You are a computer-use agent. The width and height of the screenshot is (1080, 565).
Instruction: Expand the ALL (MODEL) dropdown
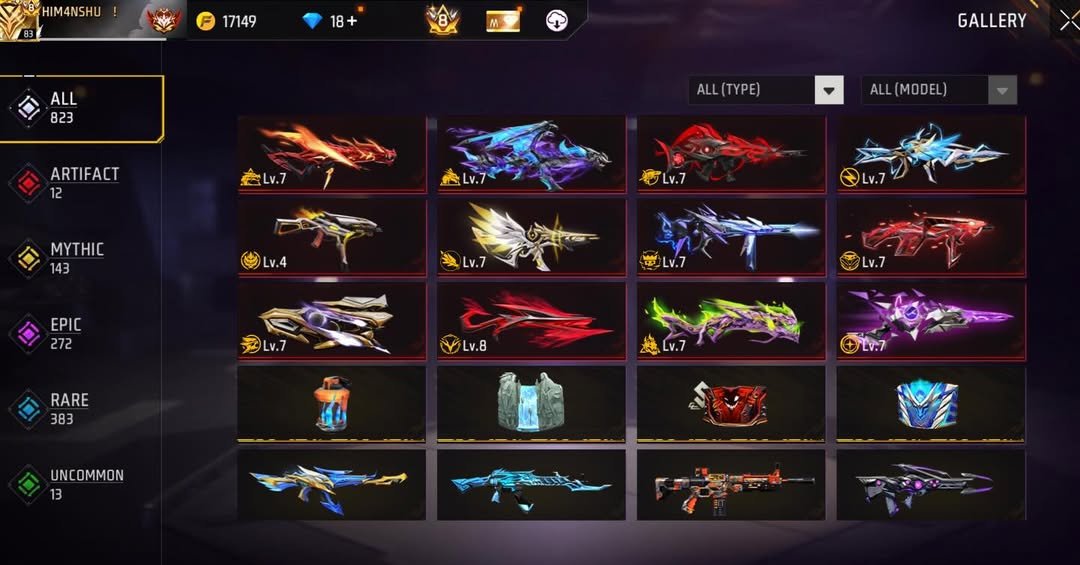(x=939, y=90)
